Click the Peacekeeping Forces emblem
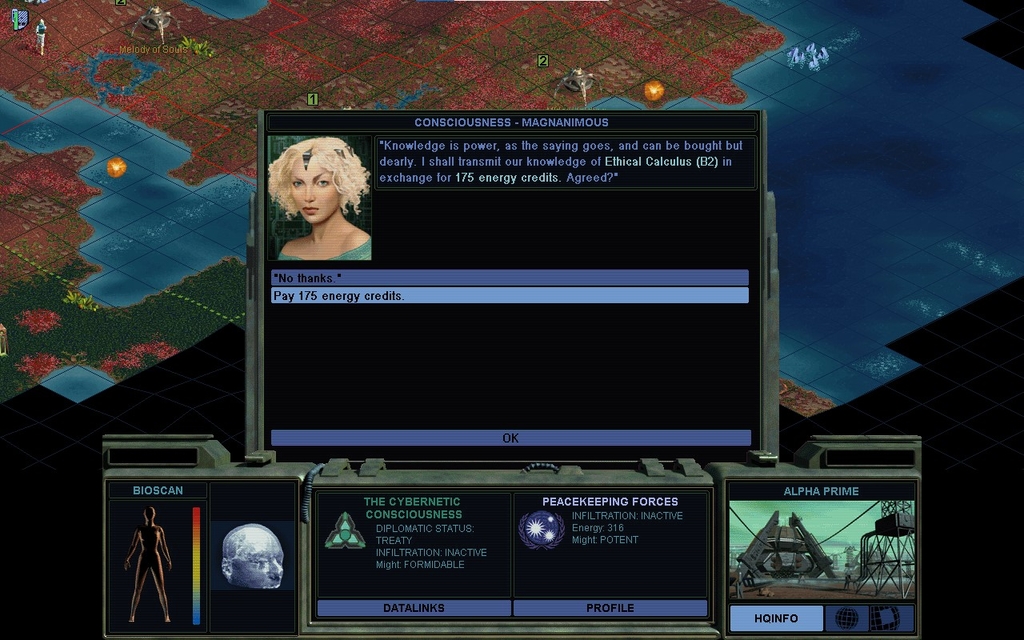Image resolution: width=1024 pixels, height=640 pixels. tap(541, 529)
